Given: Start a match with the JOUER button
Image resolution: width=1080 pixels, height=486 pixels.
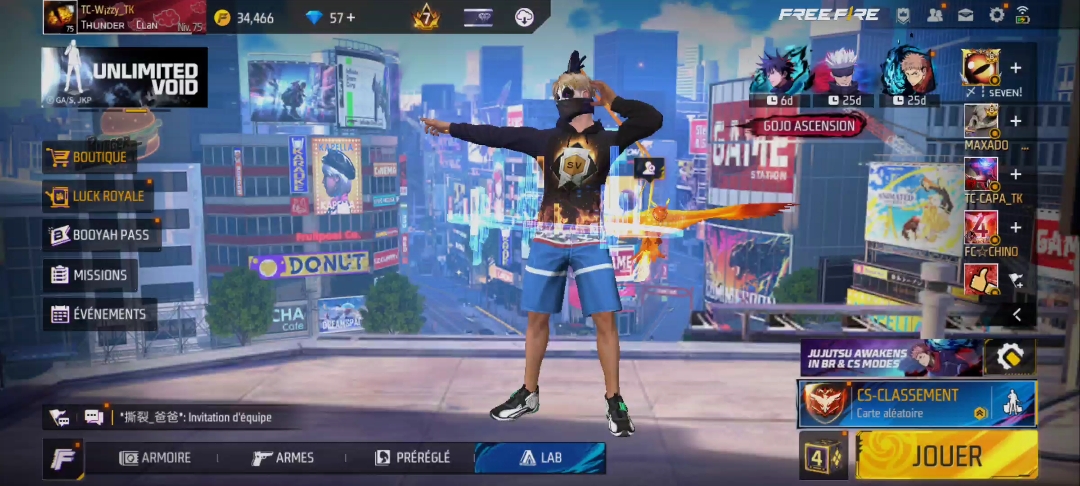Looking at the screenshot, I should [946, 456].
